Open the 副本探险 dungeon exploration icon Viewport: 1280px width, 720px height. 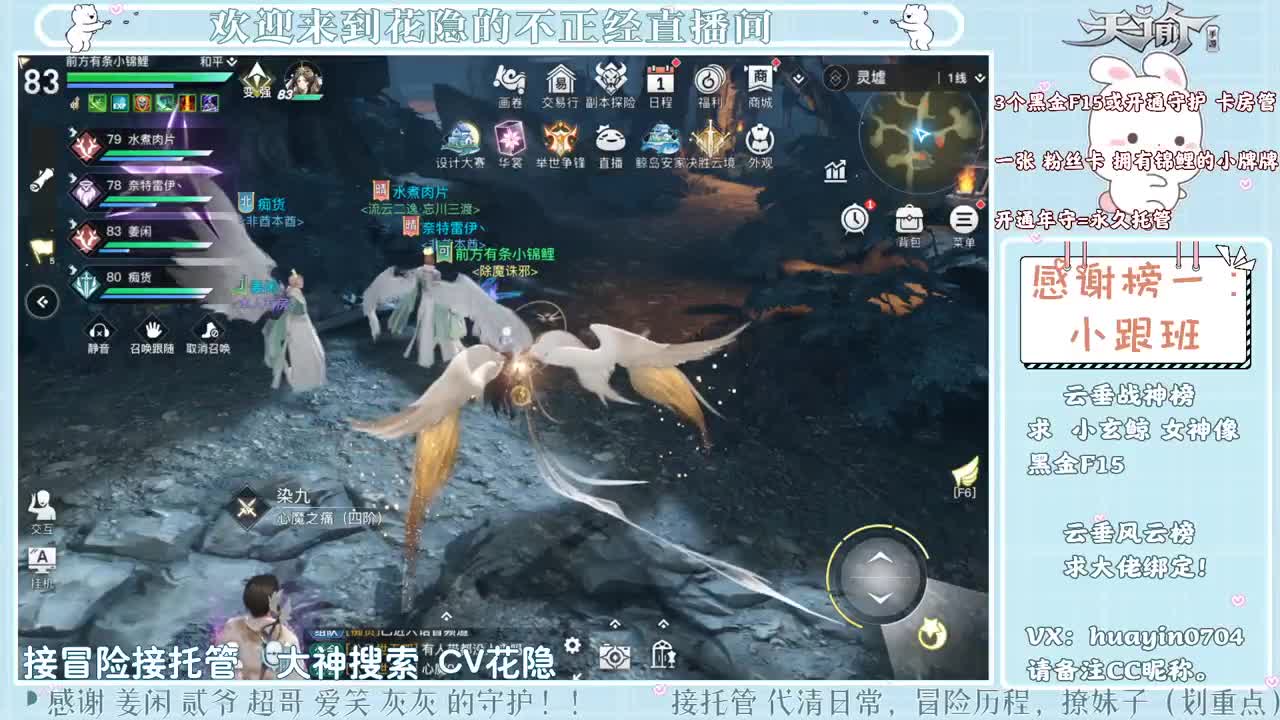point(610,80)
